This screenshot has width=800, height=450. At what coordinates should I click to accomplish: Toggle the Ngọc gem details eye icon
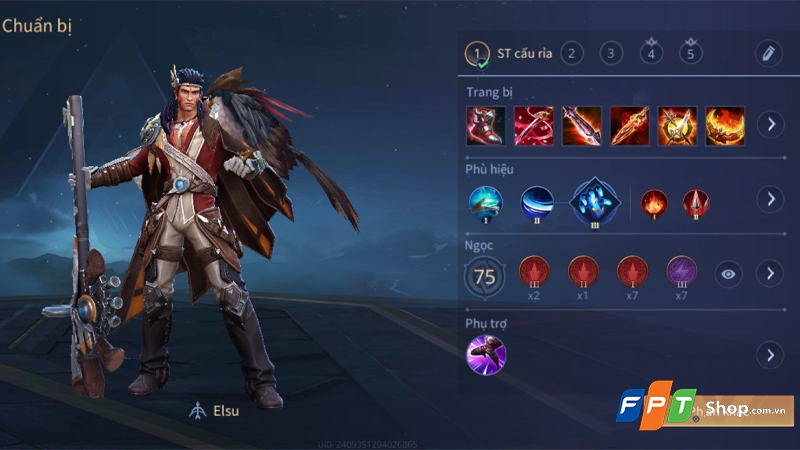pyautogui.click(x=728, y=273)
